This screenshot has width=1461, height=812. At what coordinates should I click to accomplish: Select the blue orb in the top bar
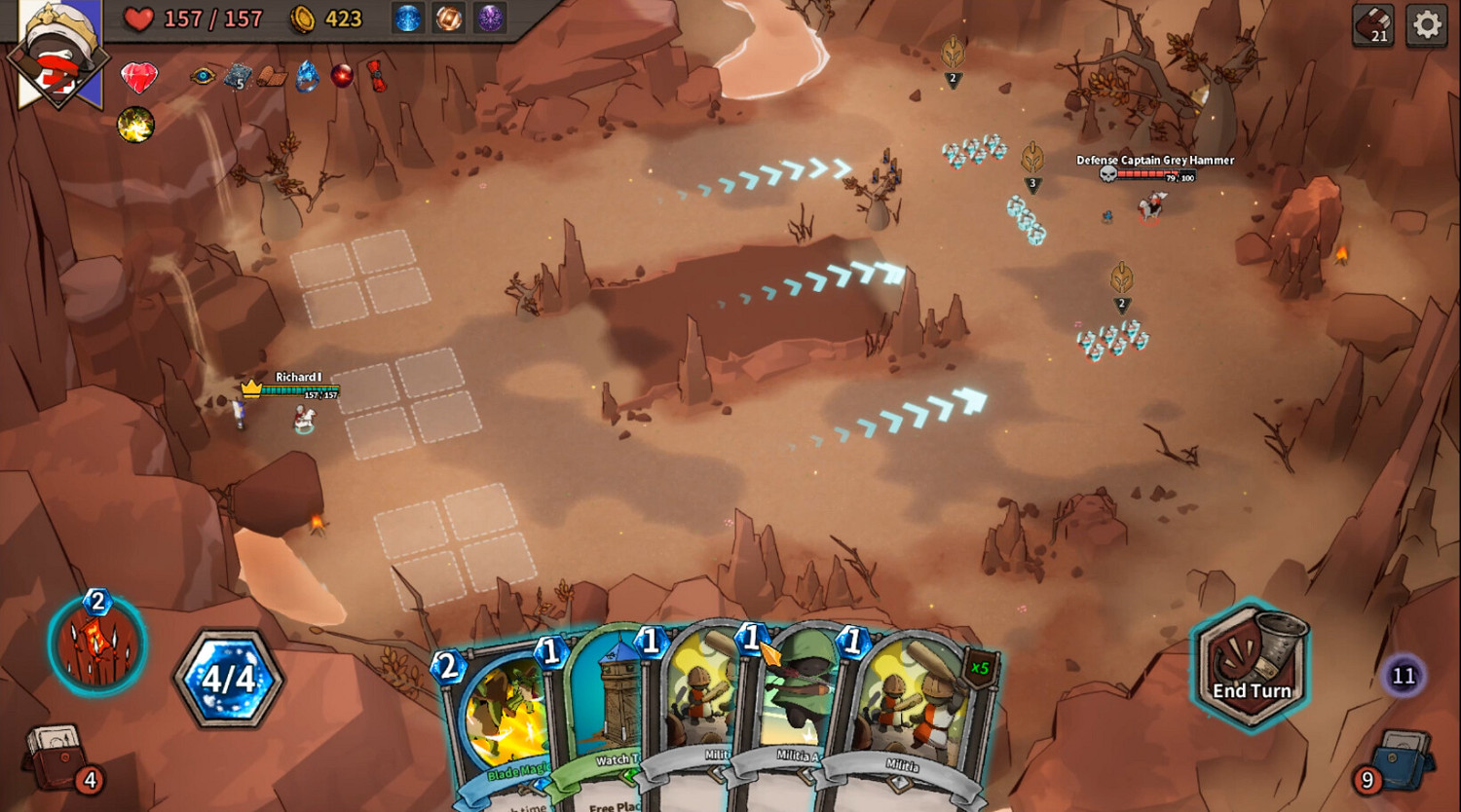click(407, 18)
